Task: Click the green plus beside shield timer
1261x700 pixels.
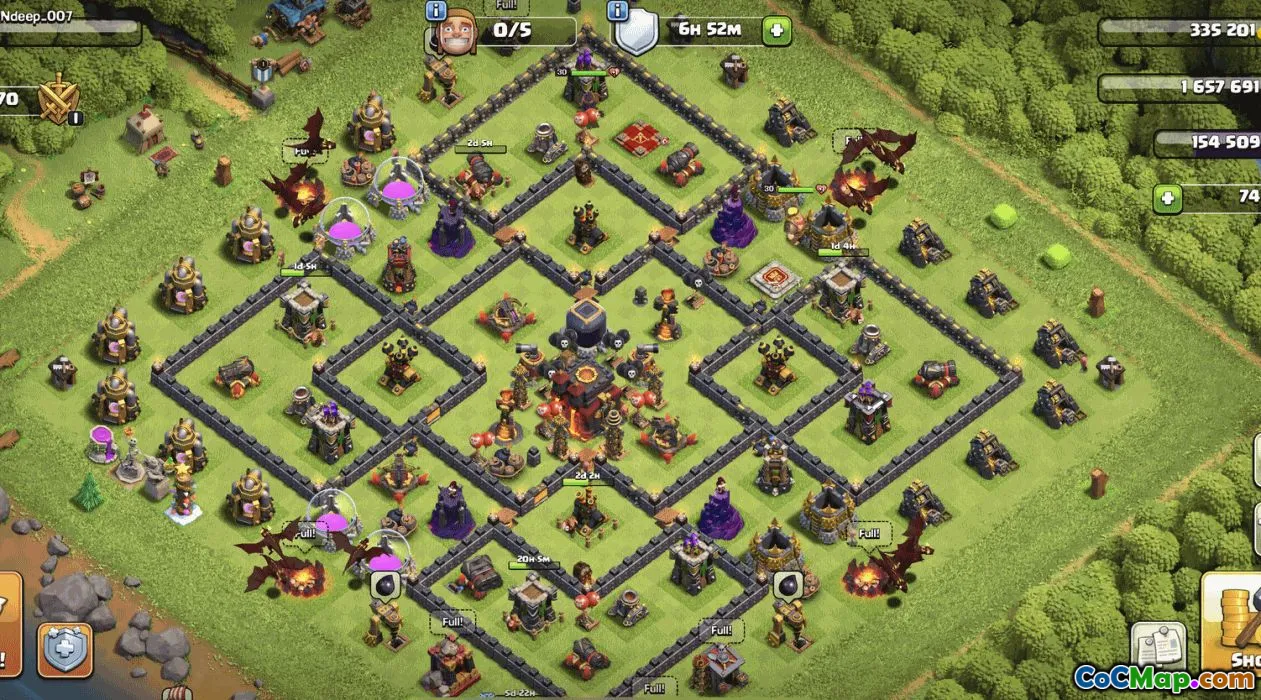Action: pyautogui.click(x=776, y=30)
